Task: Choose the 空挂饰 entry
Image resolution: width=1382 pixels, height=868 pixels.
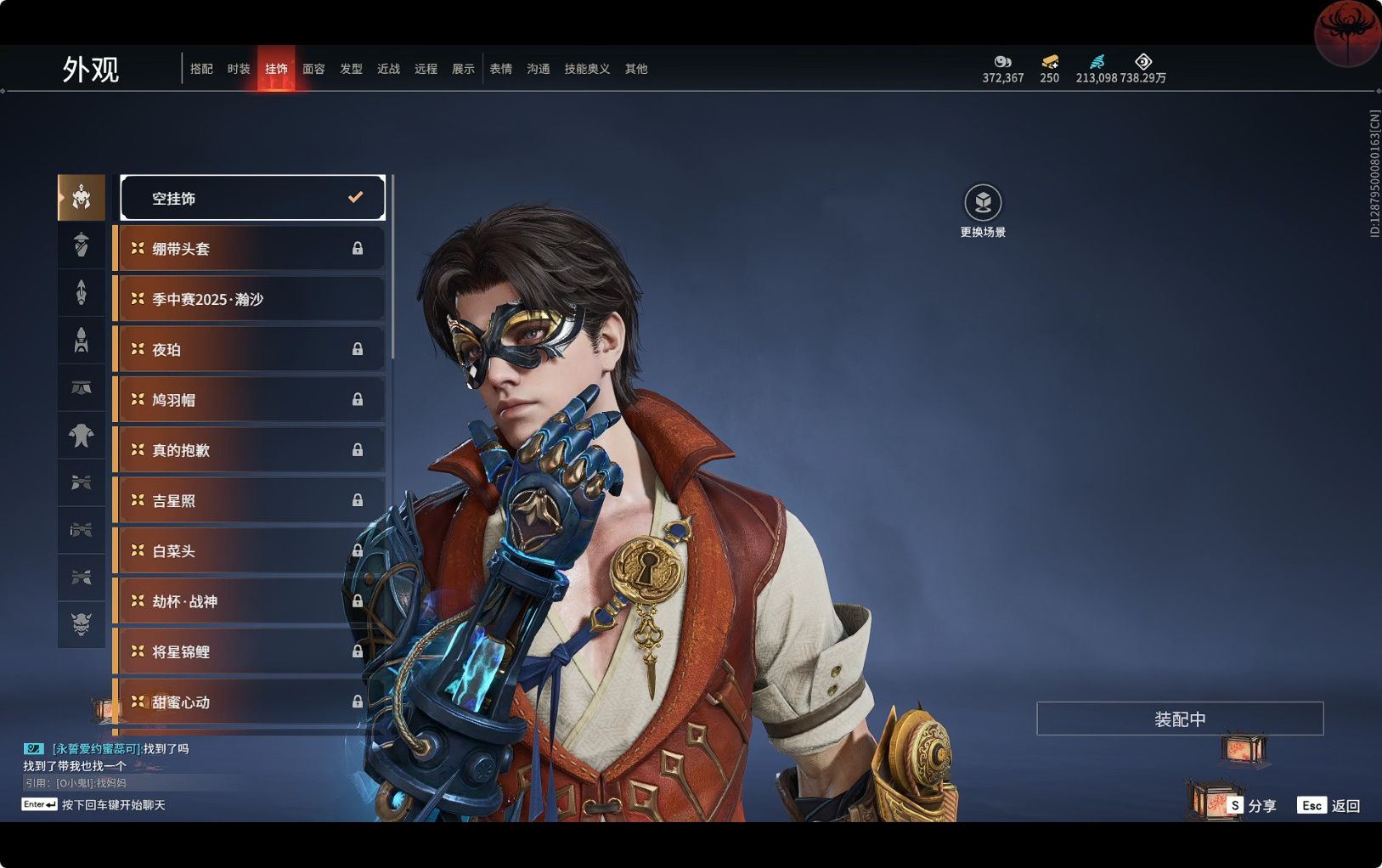Action: [252, 198]
